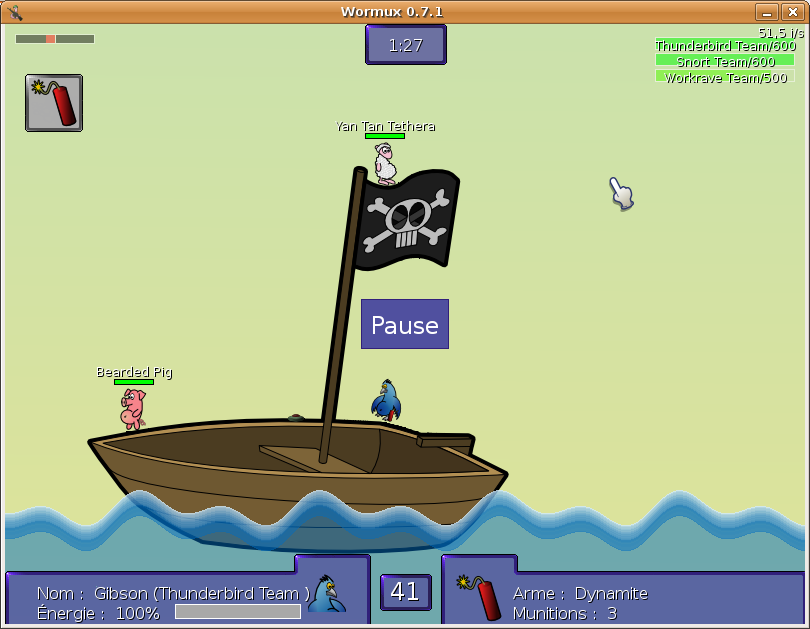Close the Wormux window
Screen dimensions: 810x629
792,12
